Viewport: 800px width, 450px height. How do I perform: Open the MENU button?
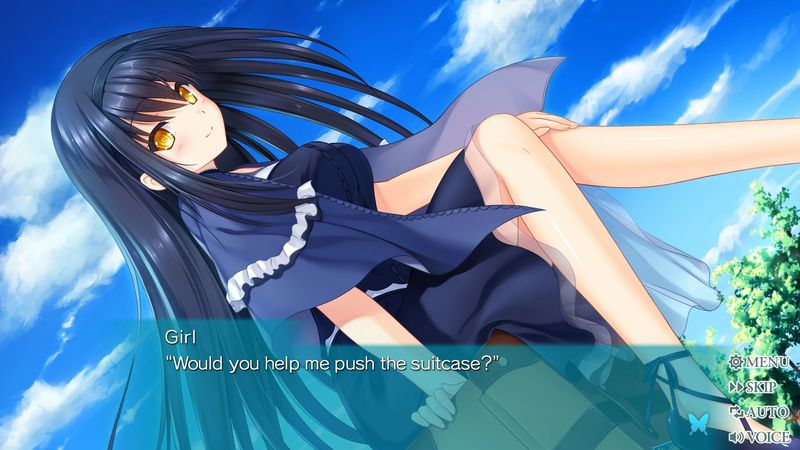pyautogui.click(x=760, y=362)
